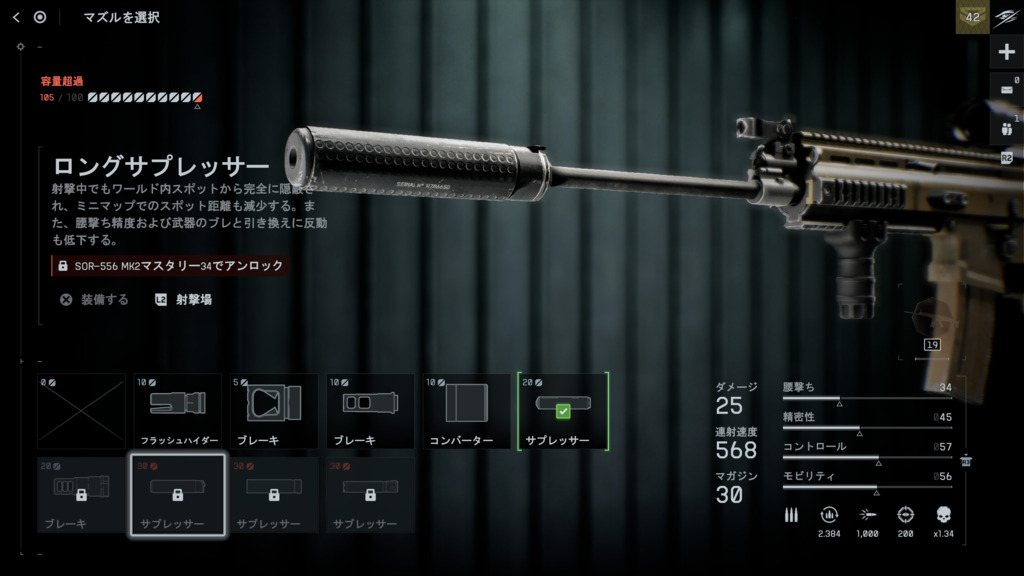Open the 射撃場 firing range
This screenshot has height=576, width=1024.
pos(184,299)
